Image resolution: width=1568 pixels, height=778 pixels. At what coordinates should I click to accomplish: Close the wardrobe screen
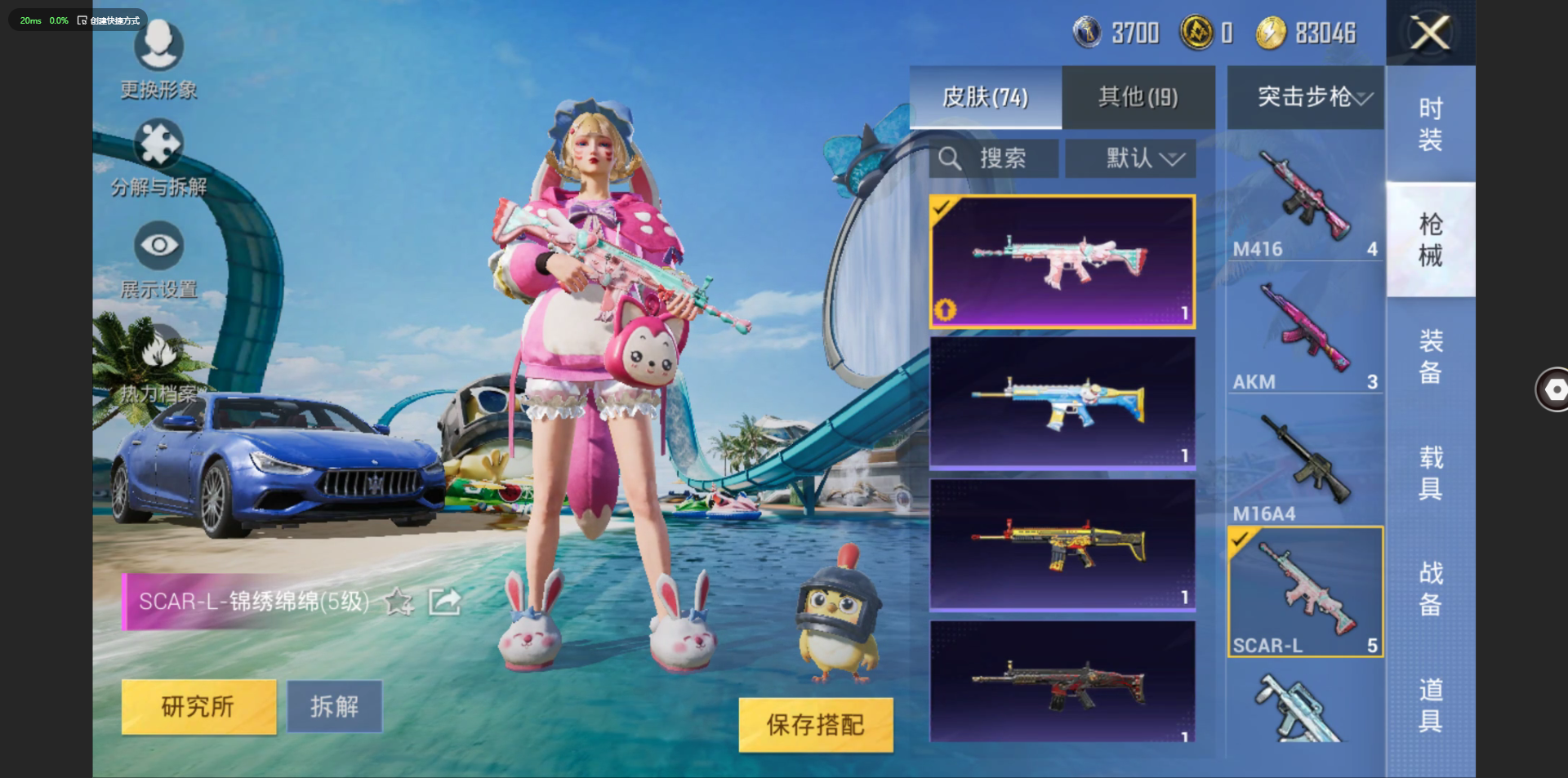[1430, 33]
